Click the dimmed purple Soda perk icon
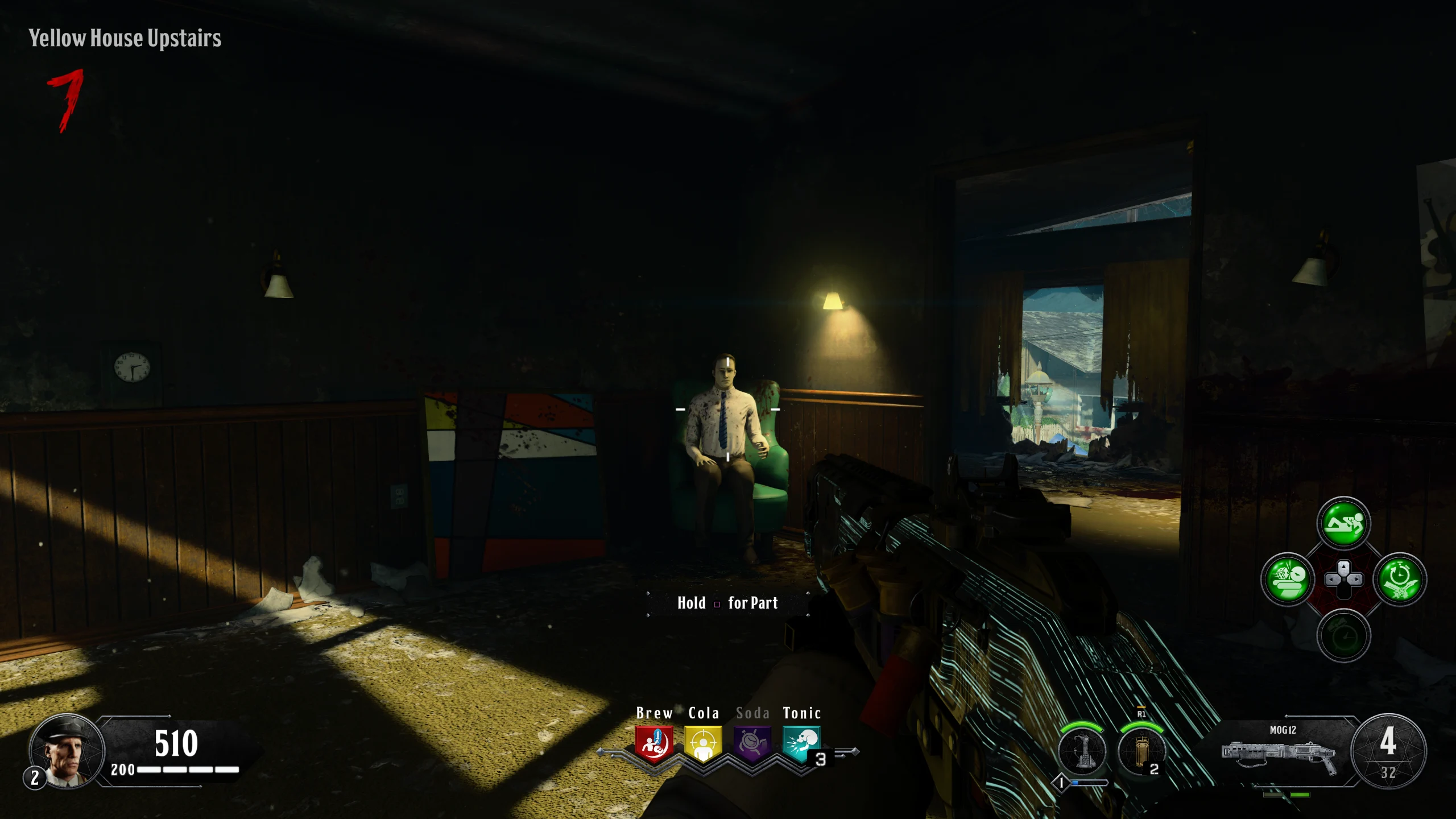Viewport: 1456px width, 819px height. 752,743
